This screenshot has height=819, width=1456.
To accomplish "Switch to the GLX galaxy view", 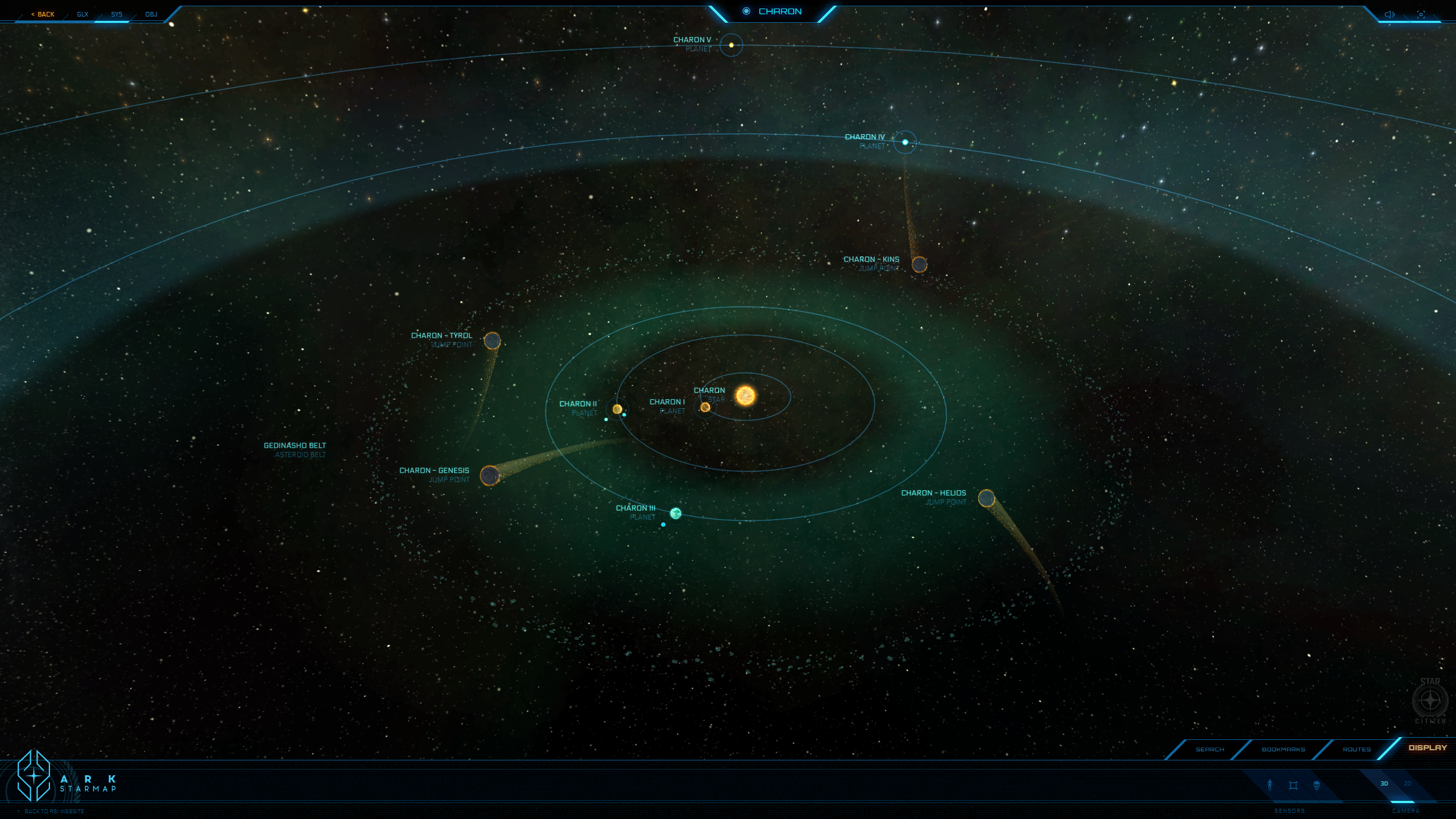I will (82, 14).
